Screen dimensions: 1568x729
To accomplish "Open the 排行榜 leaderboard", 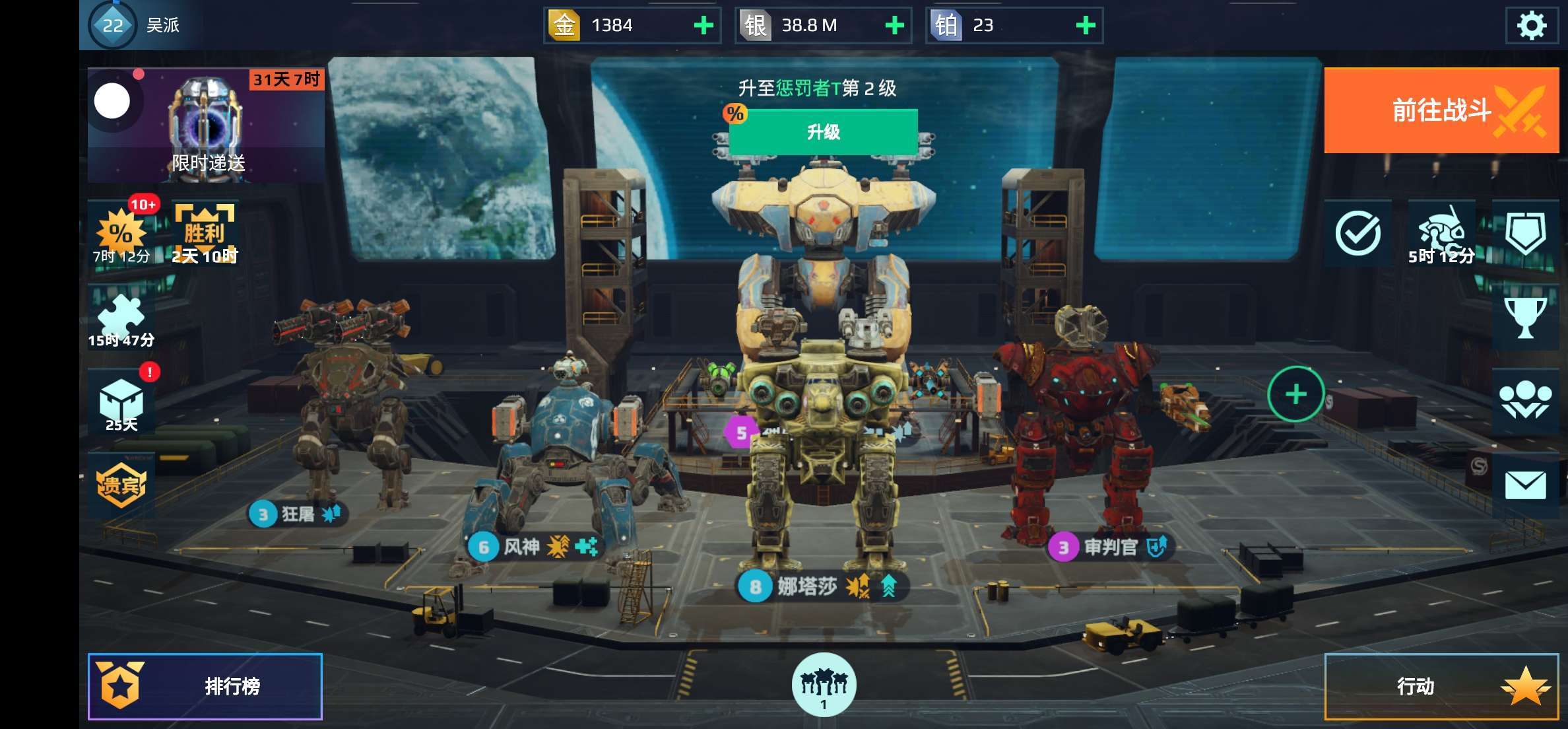I will (x=205, y=686).
